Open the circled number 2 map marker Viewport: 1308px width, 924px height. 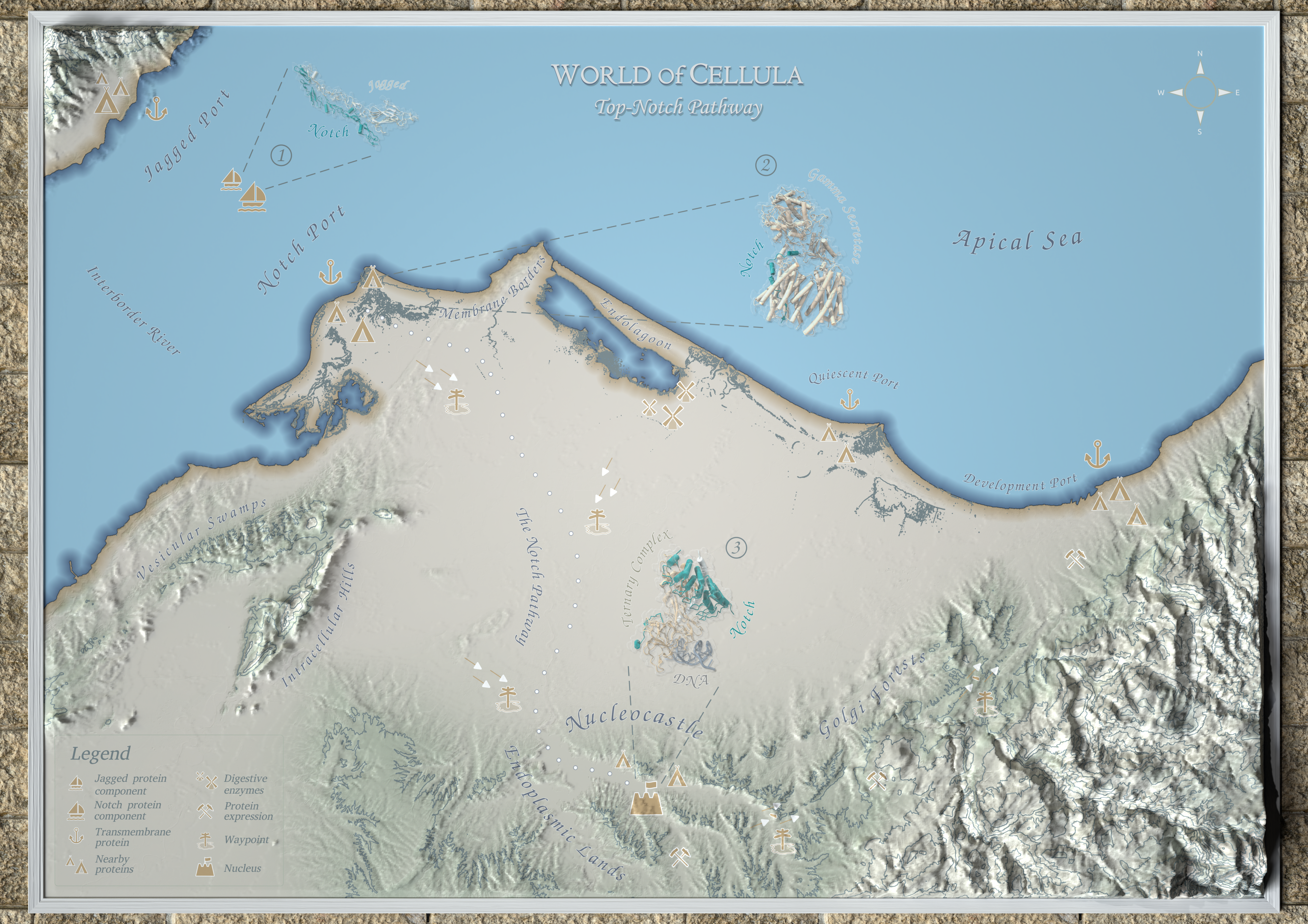click(765, 165)
